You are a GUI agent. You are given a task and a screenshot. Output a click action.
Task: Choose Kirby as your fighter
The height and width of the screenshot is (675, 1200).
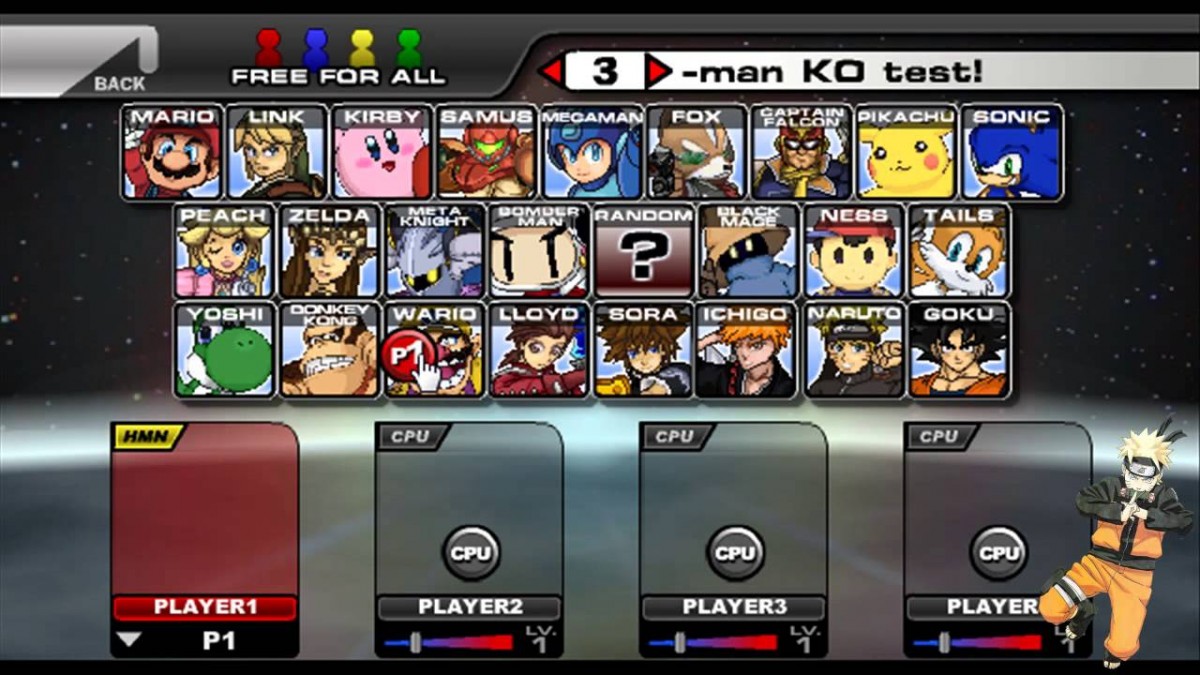tap(382, 152)
